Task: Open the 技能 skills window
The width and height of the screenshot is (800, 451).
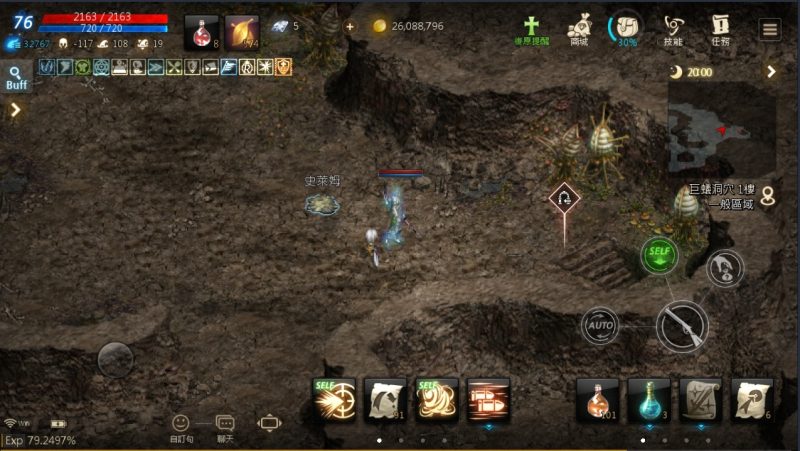Action: [673, 28]
